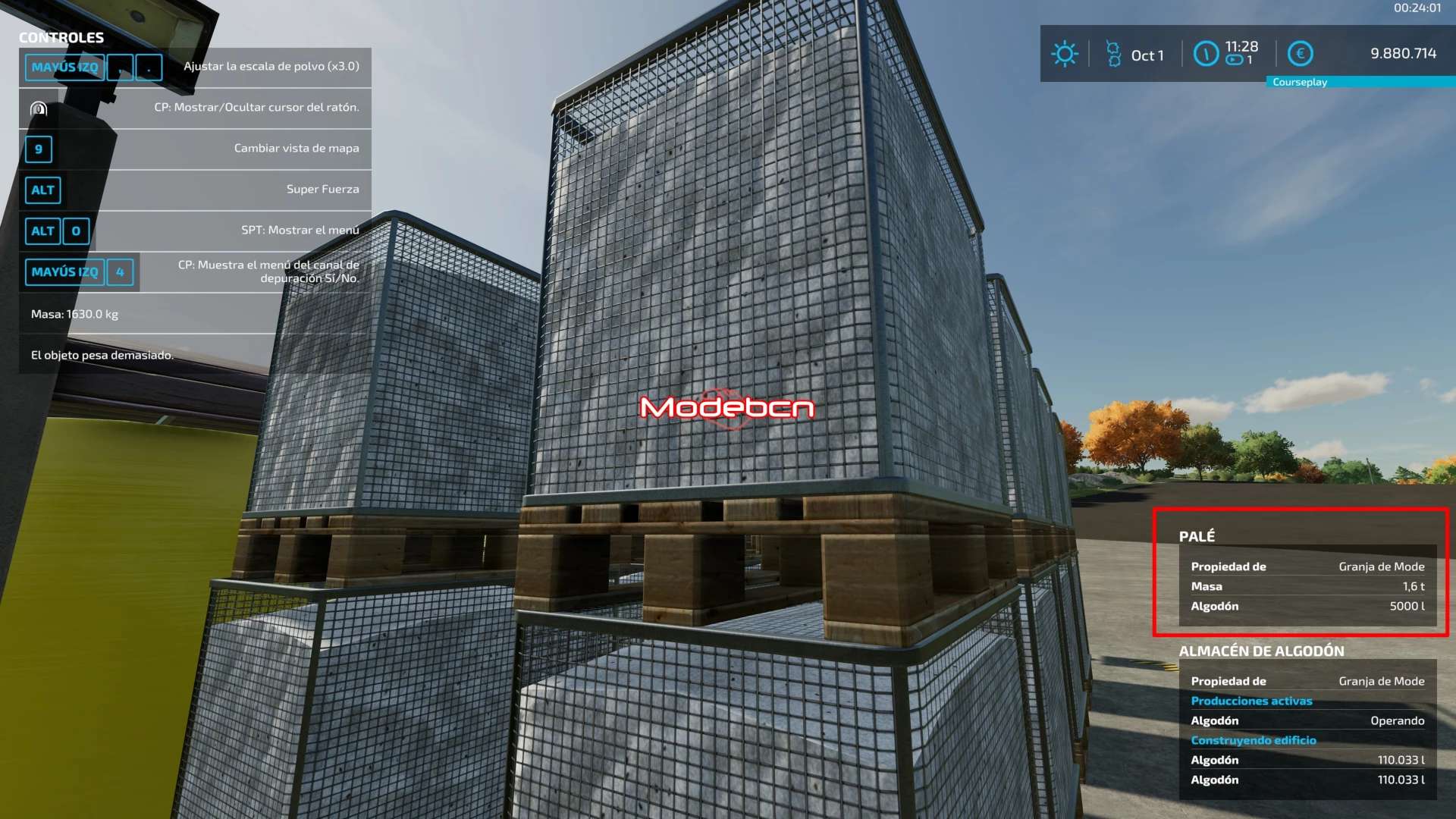
Task: Open the Courseplay HUD label
Action: tap(1300, 82)
